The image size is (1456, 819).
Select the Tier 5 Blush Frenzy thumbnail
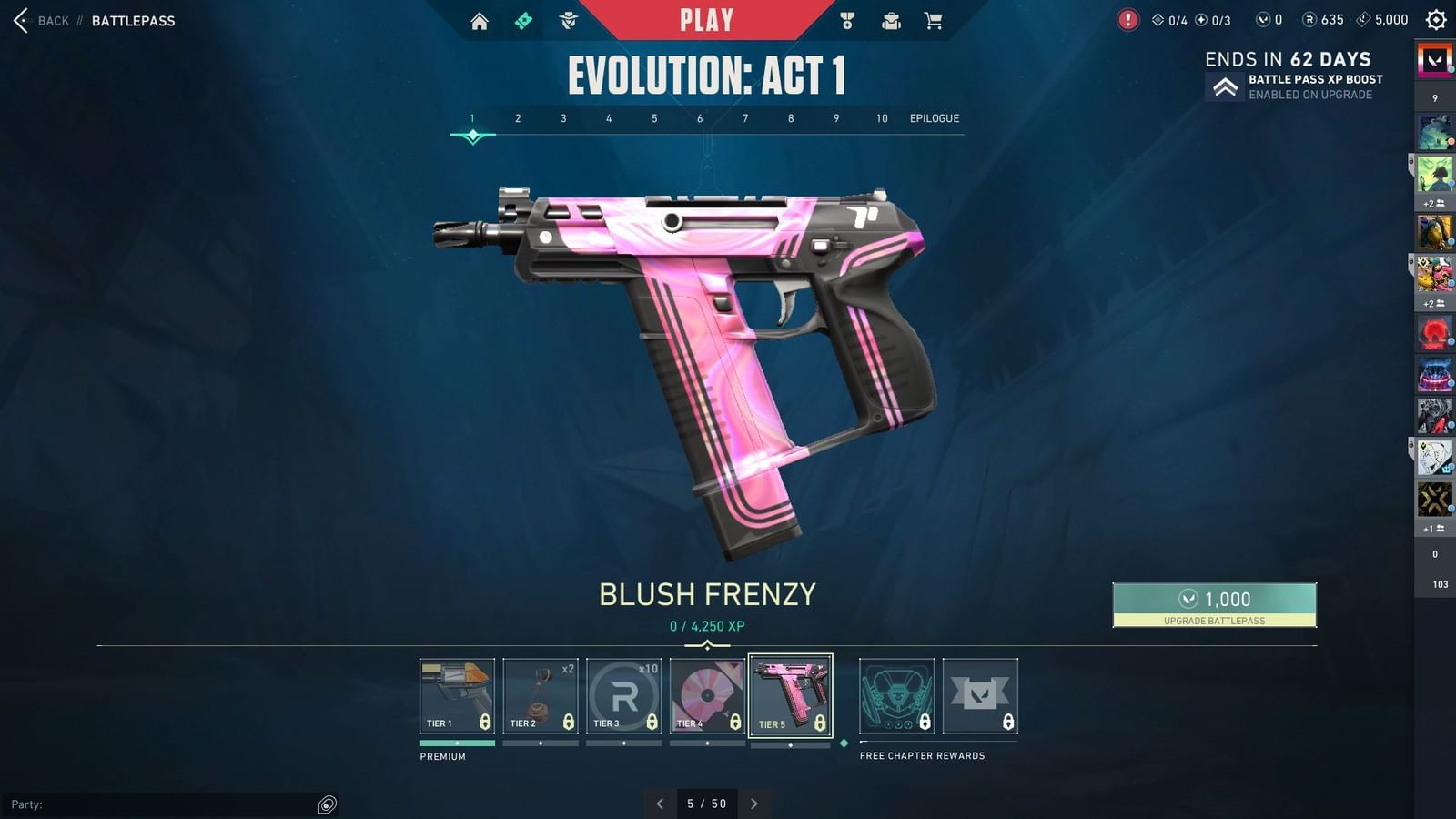(790, 694)
